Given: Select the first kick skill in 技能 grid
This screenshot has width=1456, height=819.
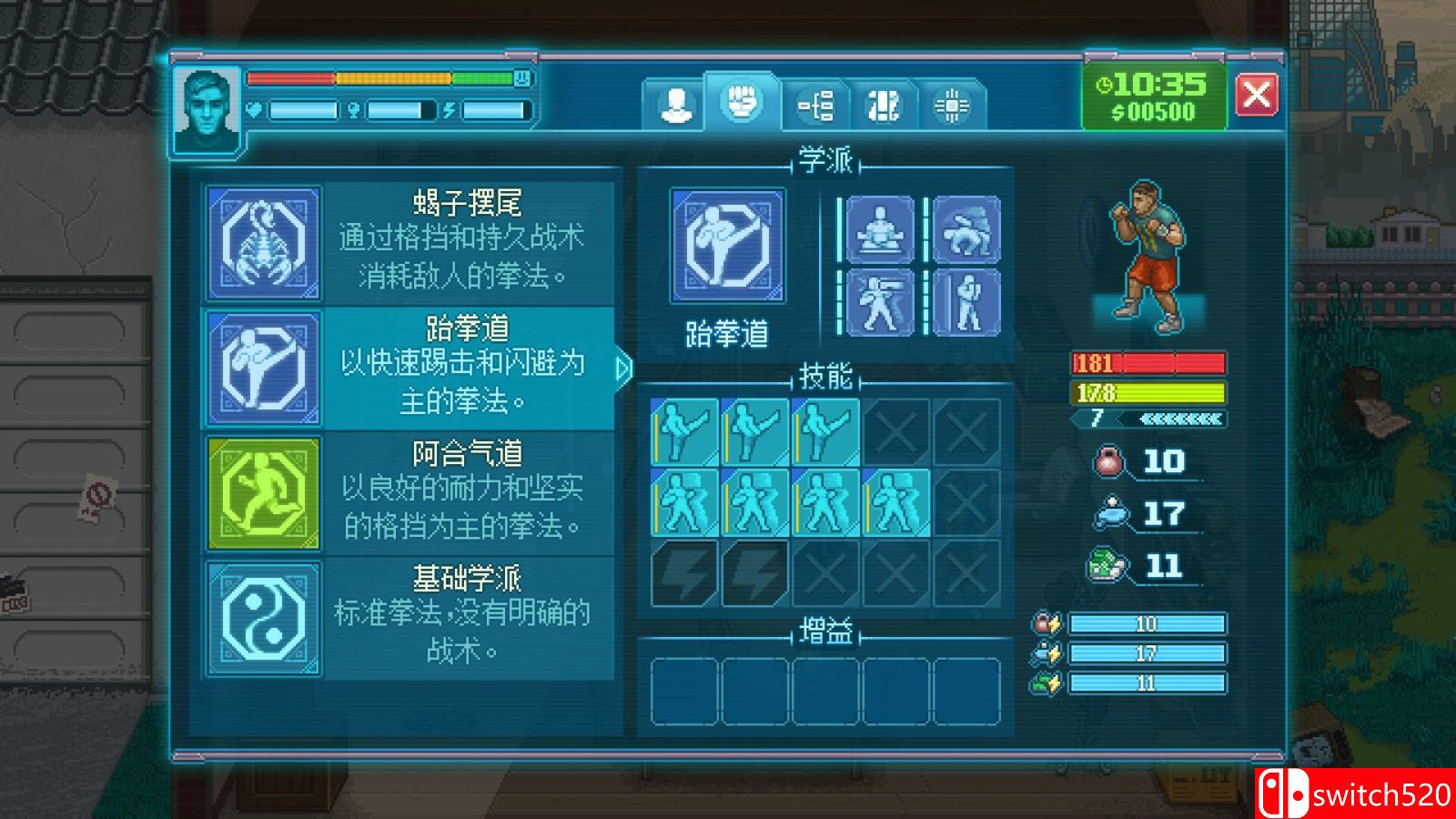Looking at the screenshot, I should point(682,430).
